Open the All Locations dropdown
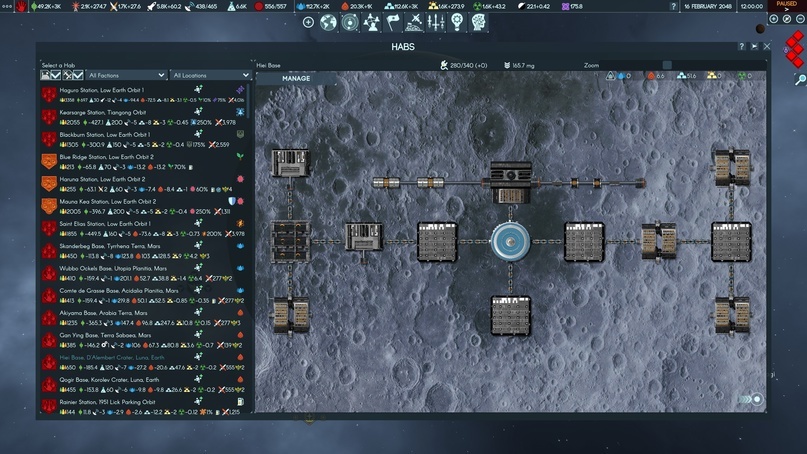Viewport: 807px width, 454px height. [211, 75]
